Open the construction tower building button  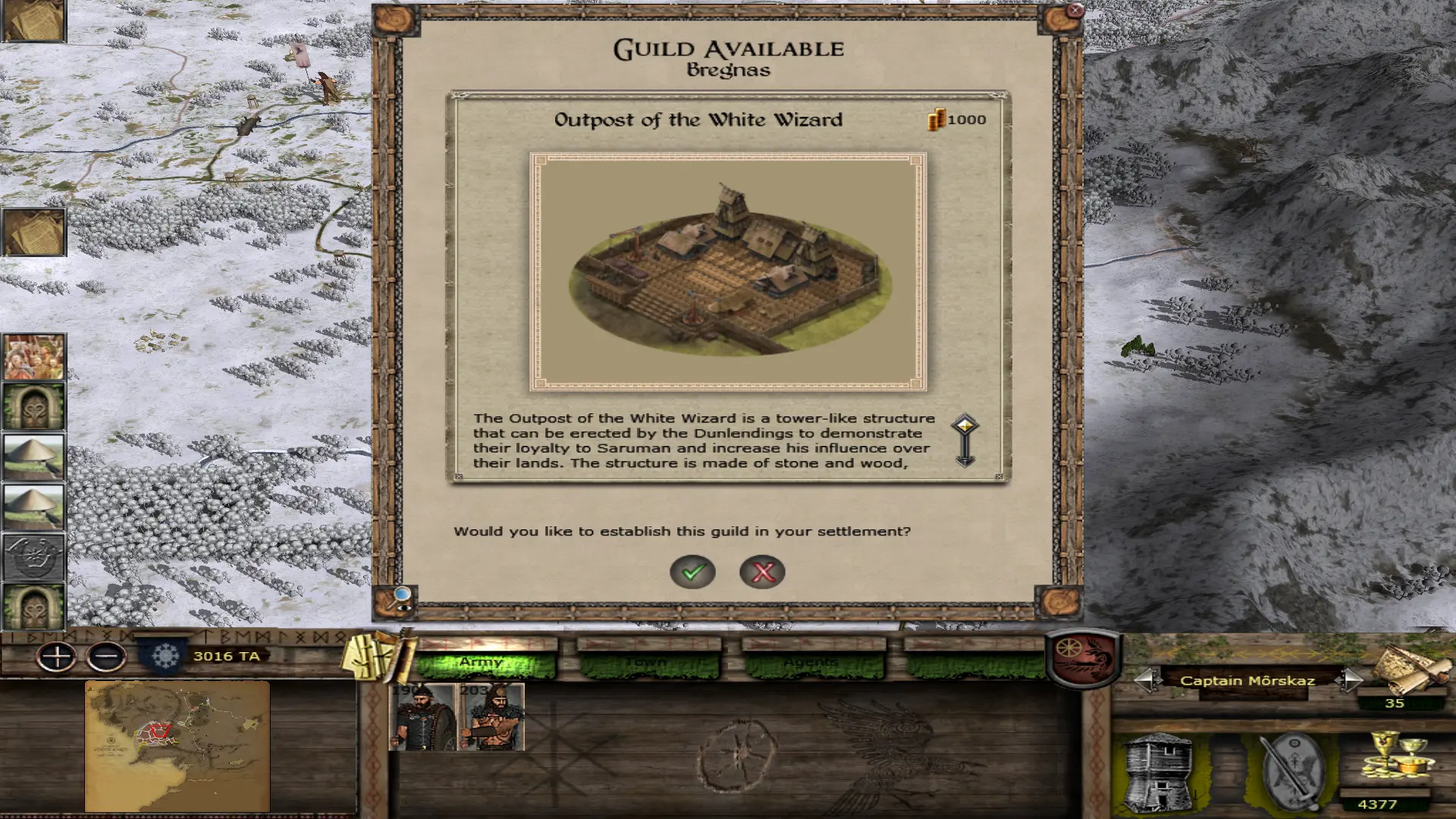1158,771
